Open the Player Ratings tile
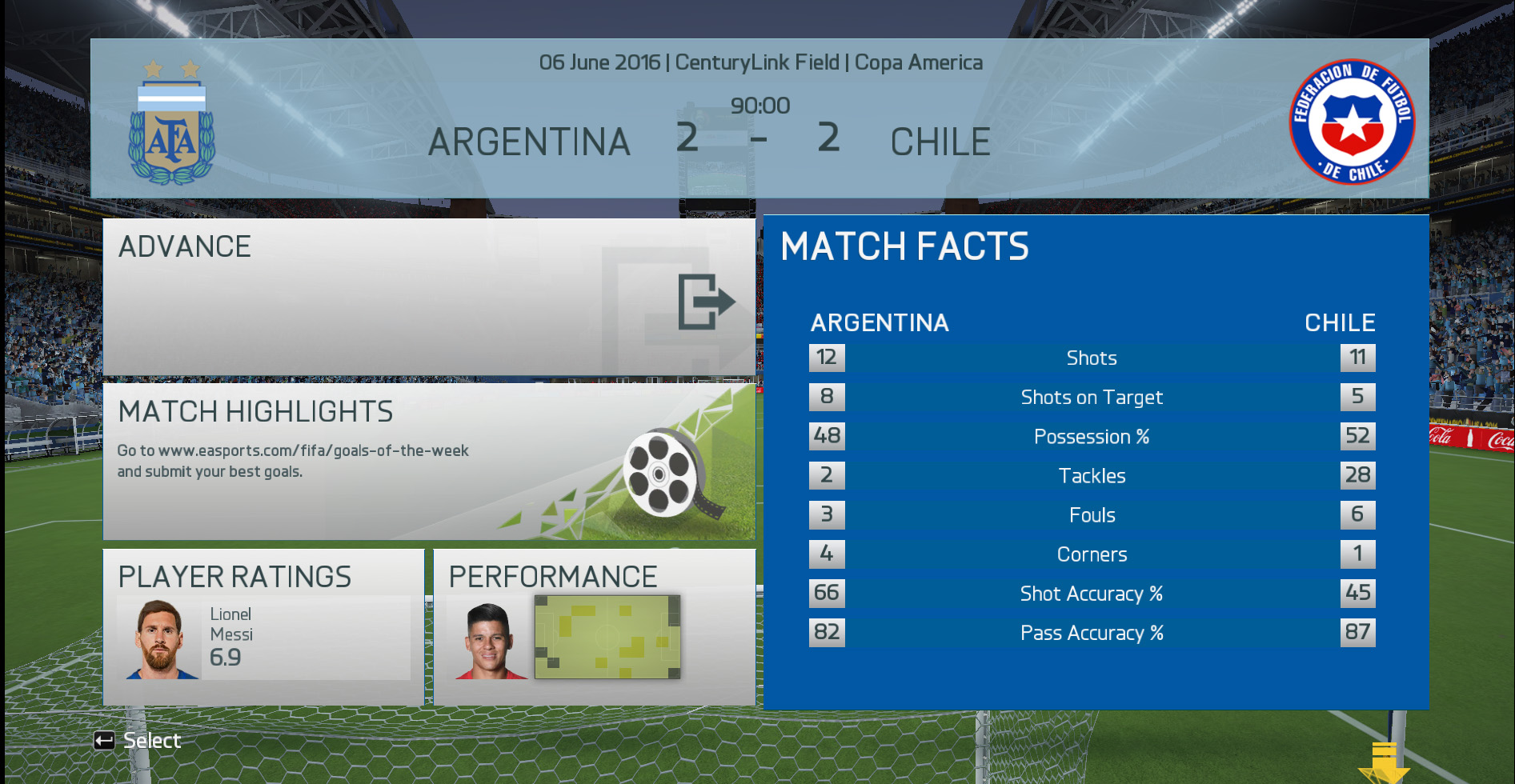Screen dimensions: 1515x784 click(x=263, y=626)
